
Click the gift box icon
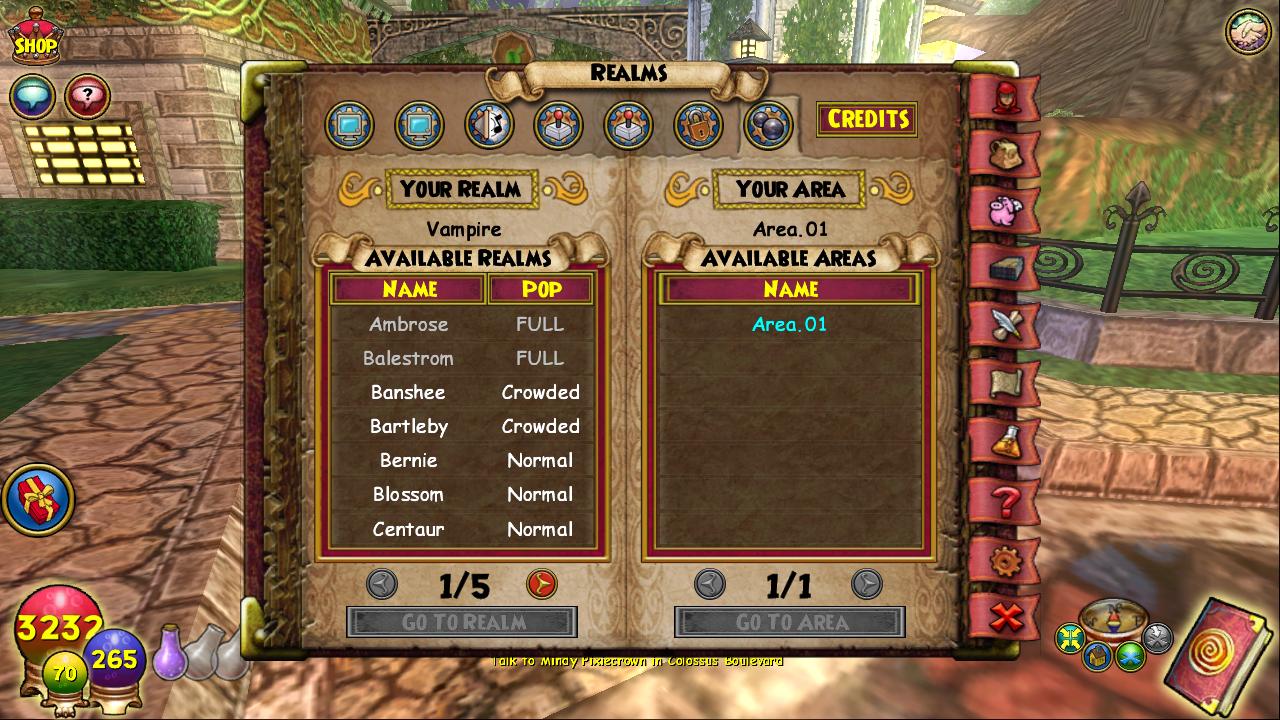(38, 498)
